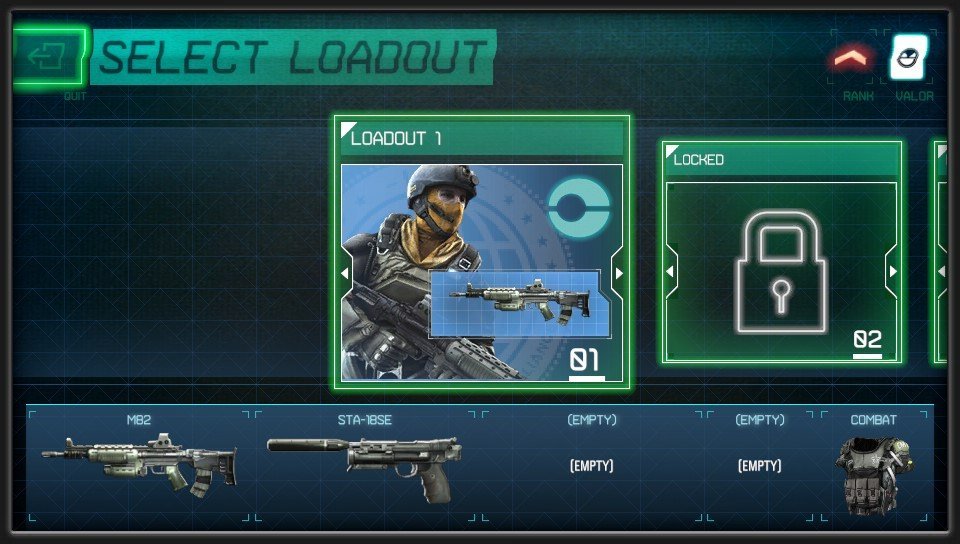Quit using the back arrow button

[x=47, y=57]
